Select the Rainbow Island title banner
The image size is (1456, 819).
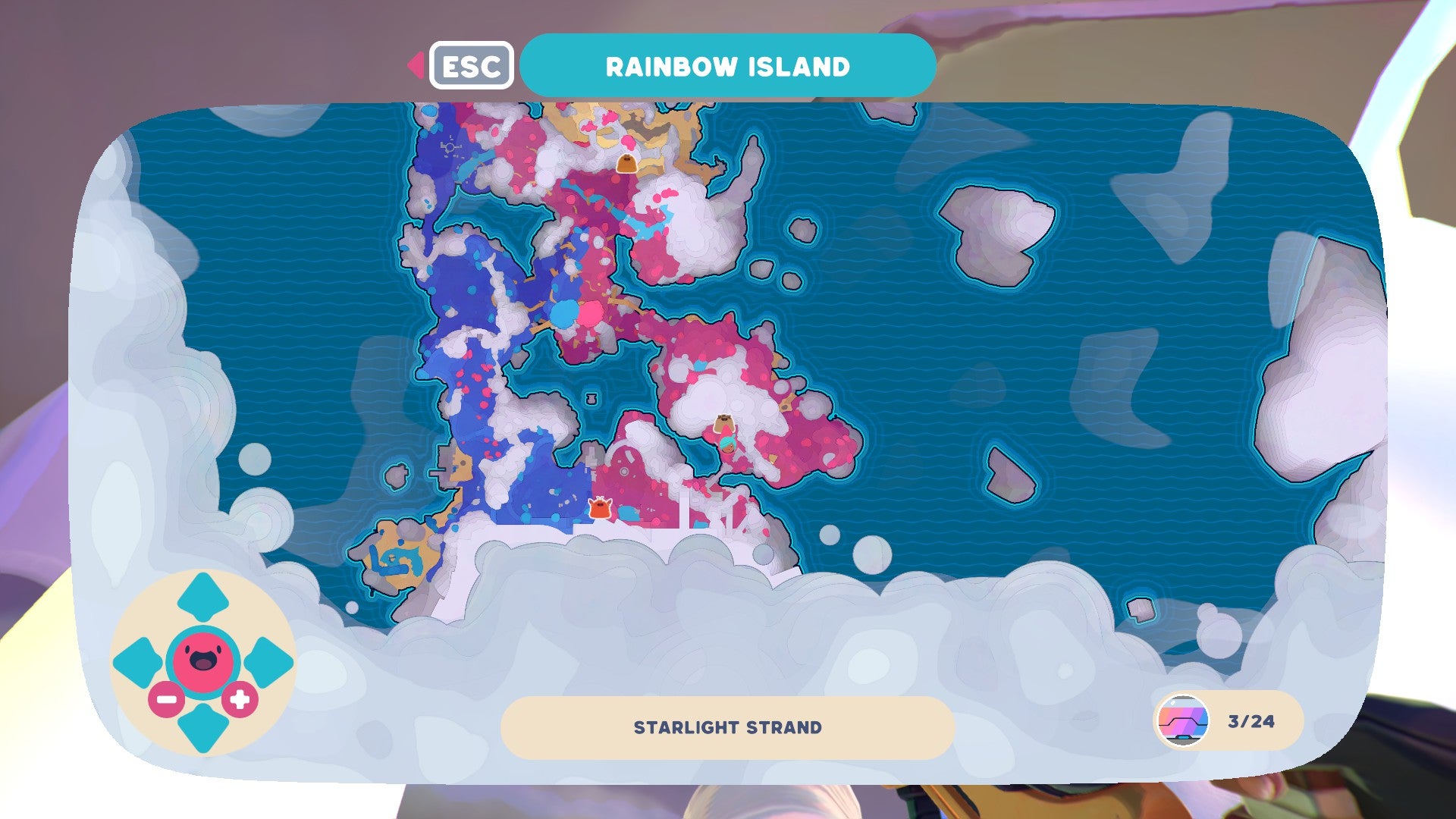pyautogui.click(x=728, y=66)
